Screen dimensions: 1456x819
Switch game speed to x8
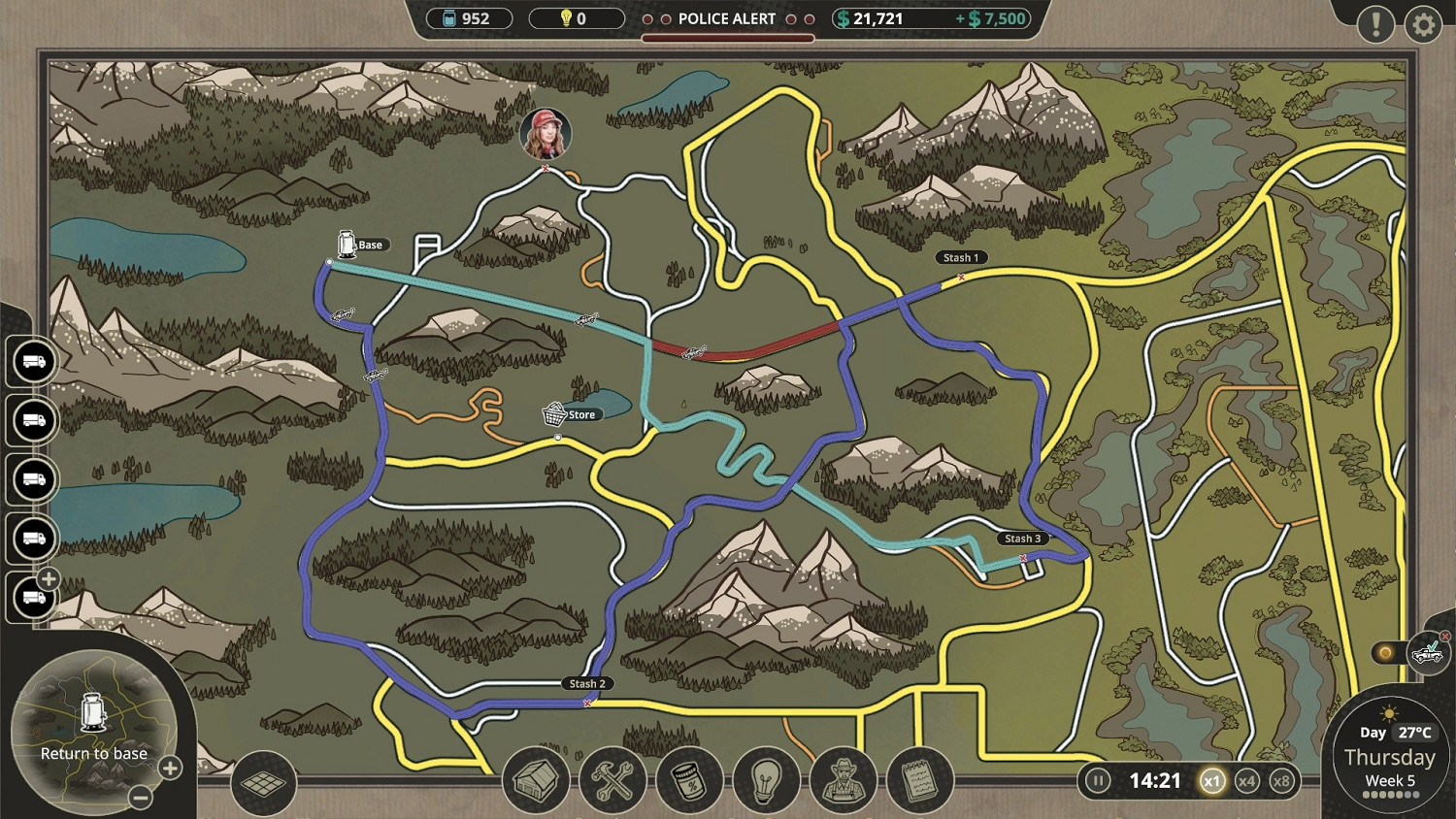tap(1283, 780)
